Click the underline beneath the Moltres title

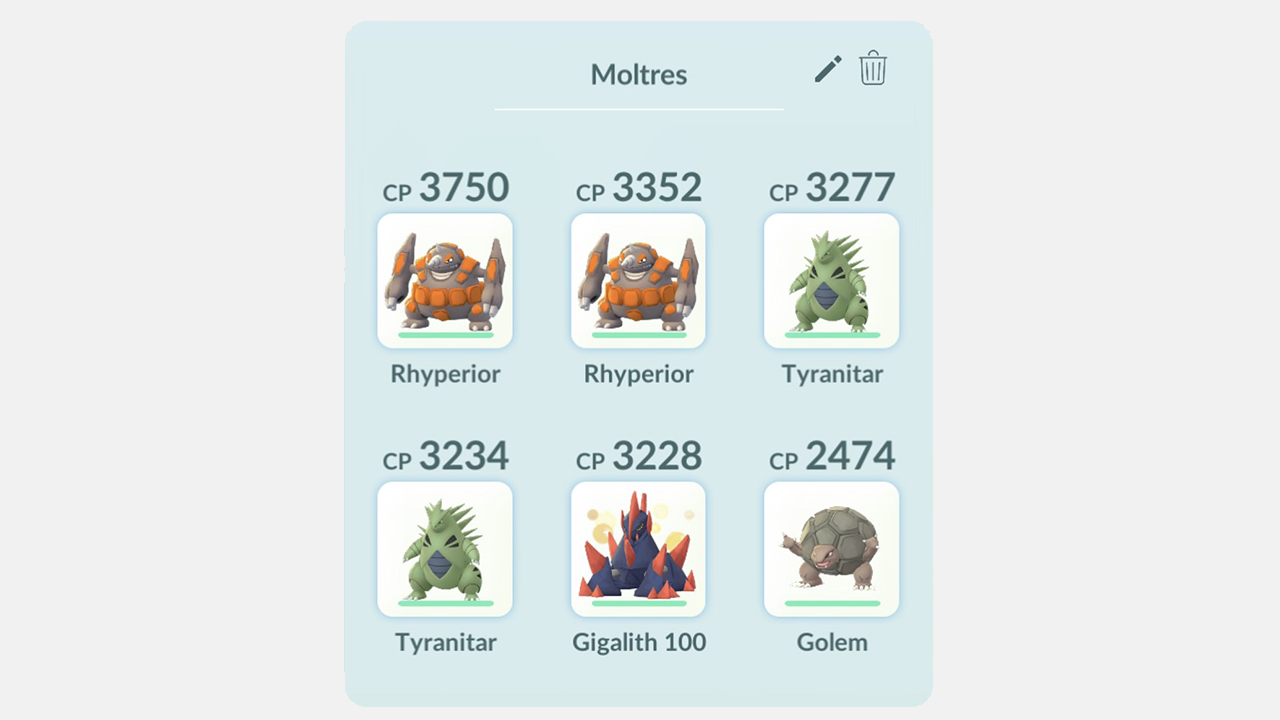click(638, 110)
